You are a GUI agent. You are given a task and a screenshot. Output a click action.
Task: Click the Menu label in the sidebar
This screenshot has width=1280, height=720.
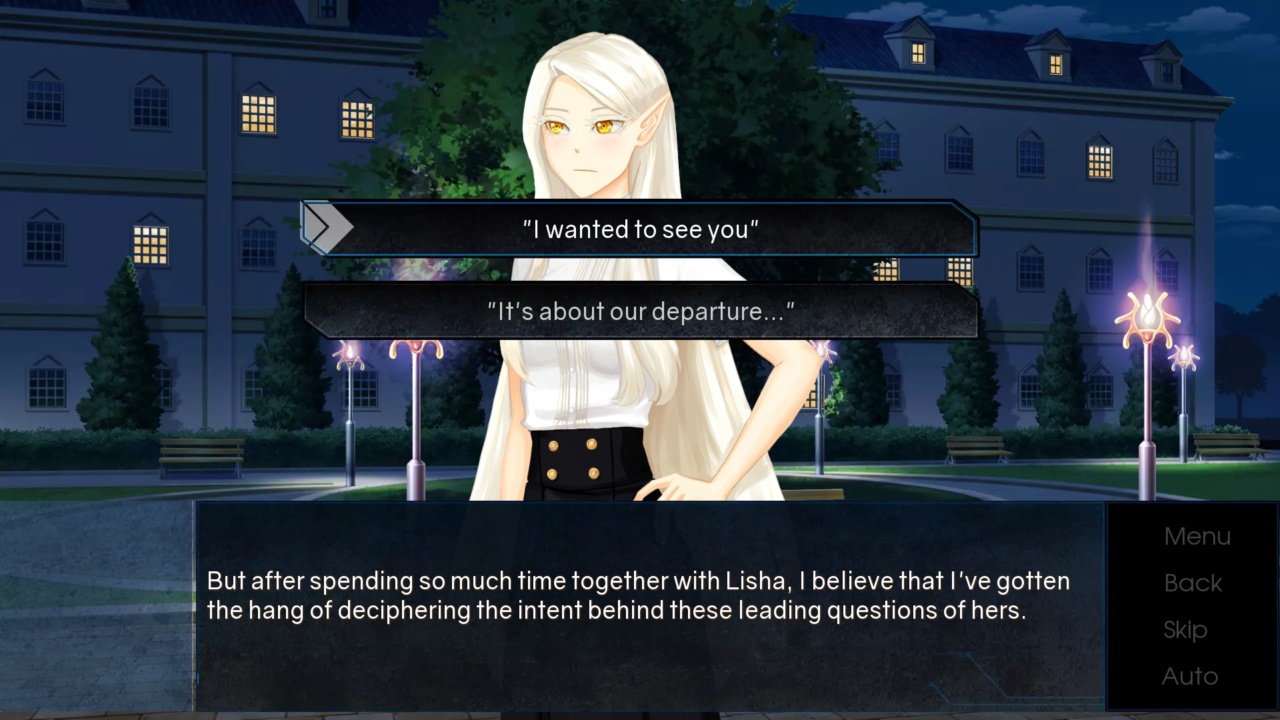1197,536
